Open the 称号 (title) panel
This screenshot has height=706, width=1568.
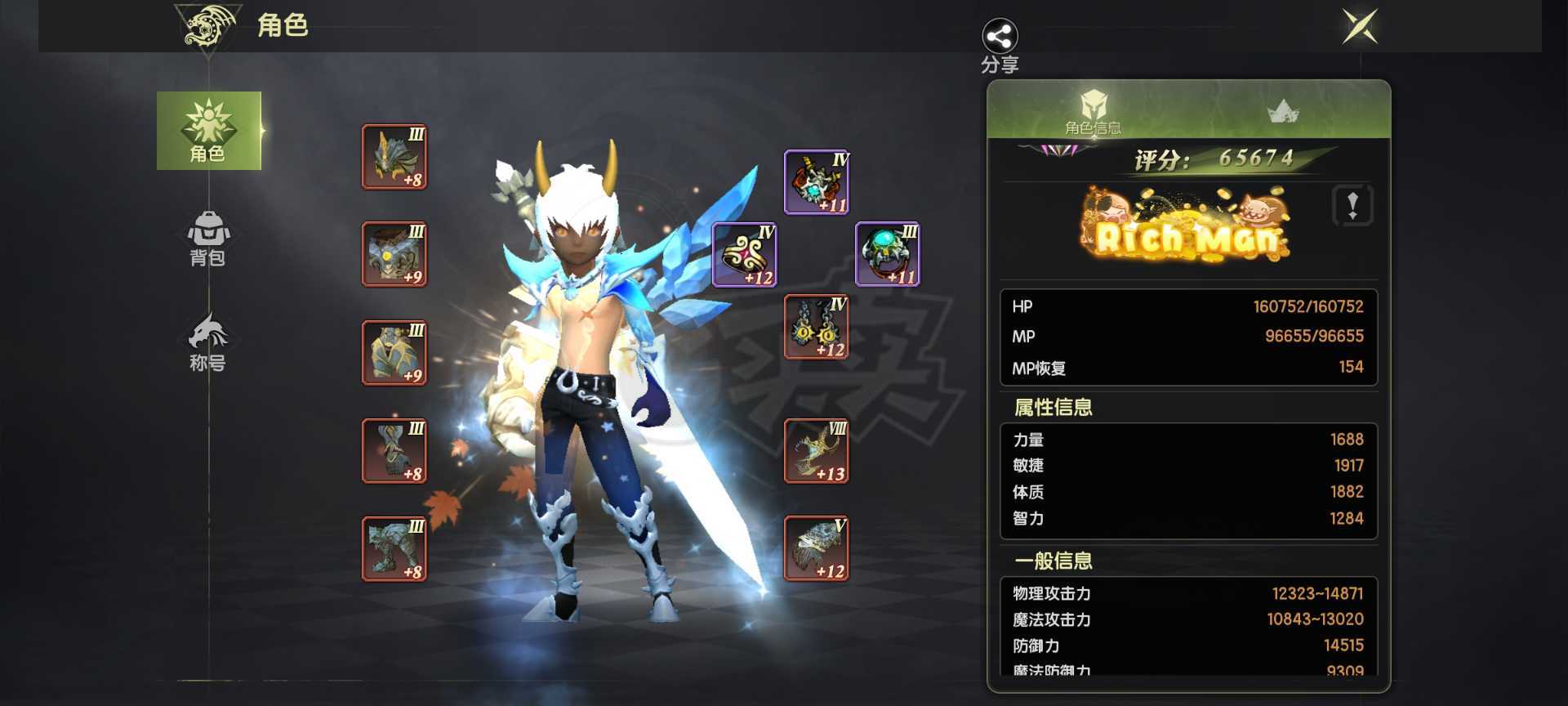209,339
